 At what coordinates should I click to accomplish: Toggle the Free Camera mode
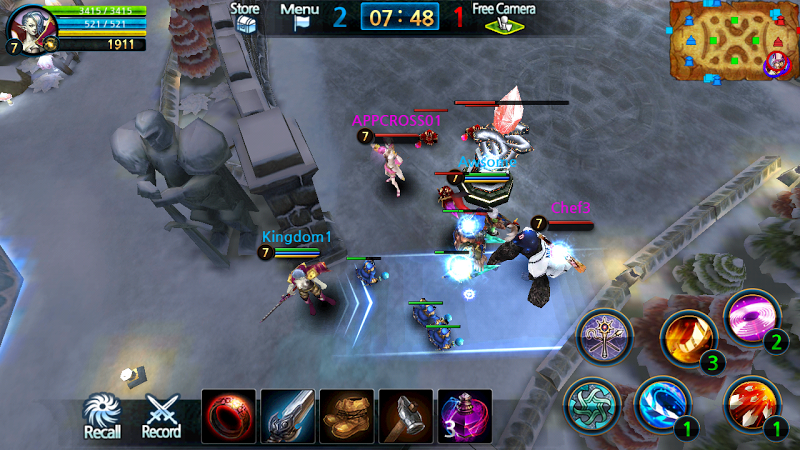tap(504, 17)
